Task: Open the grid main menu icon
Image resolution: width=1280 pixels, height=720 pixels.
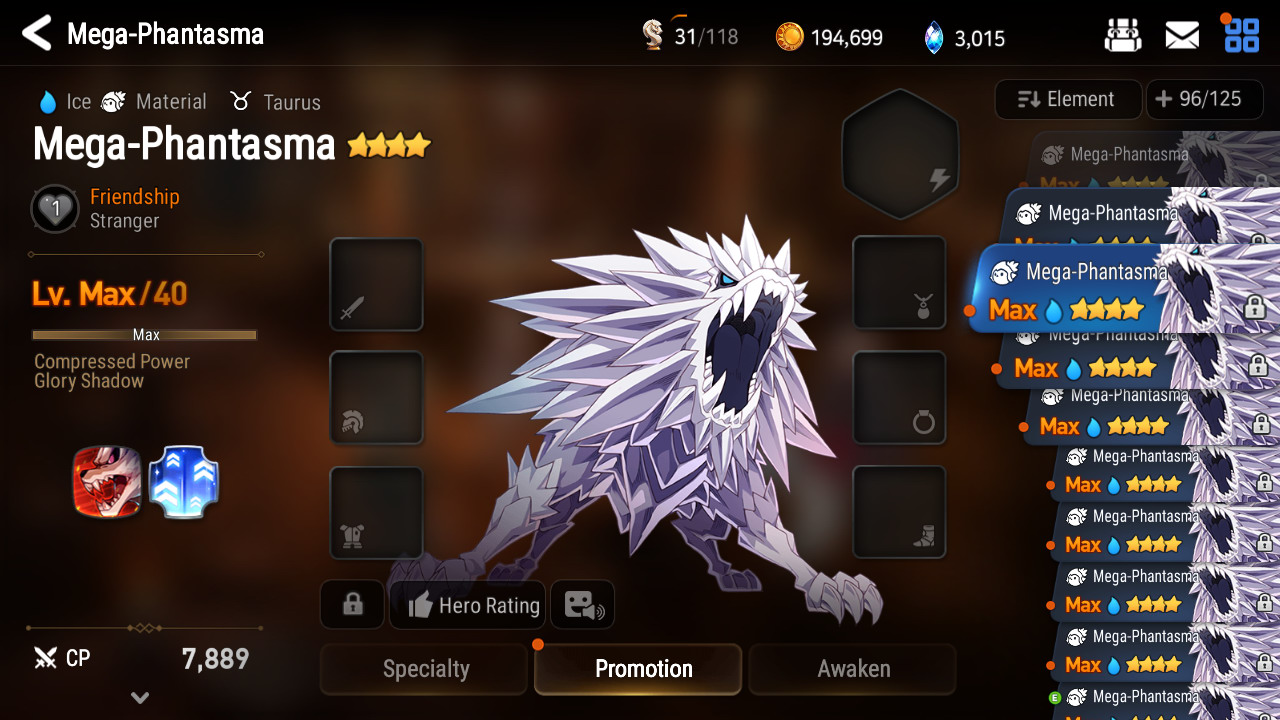Action: click(1242, 35)
